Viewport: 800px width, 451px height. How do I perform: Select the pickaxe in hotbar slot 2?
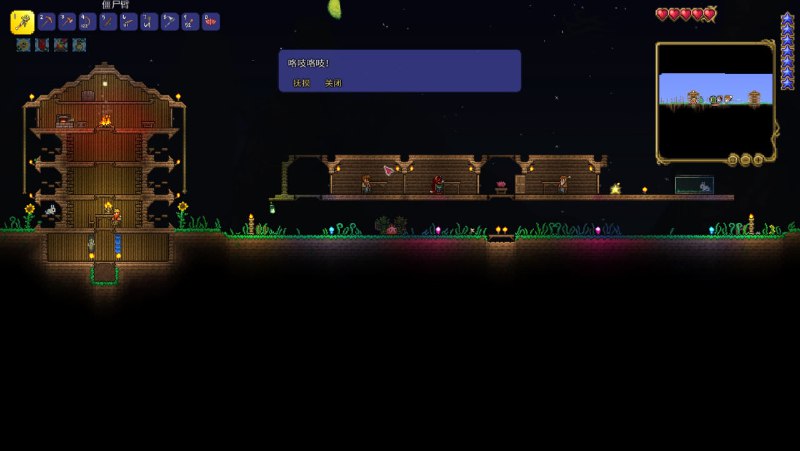point(46,21)
